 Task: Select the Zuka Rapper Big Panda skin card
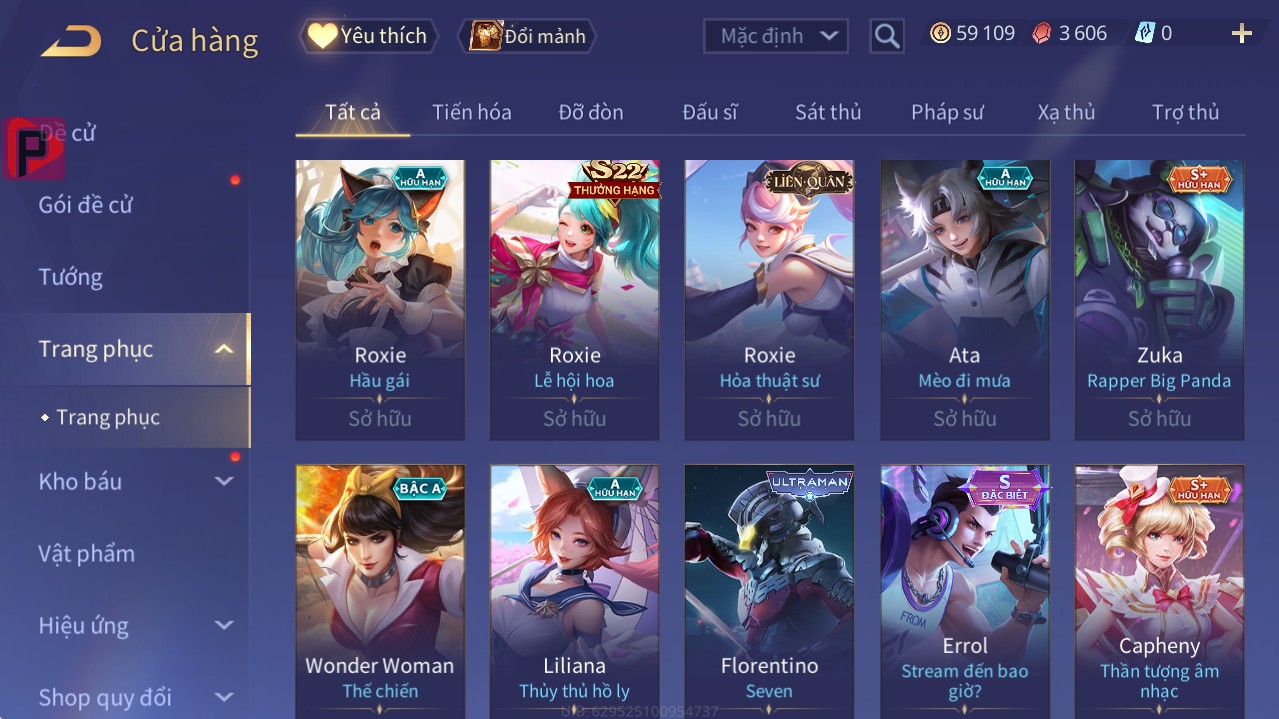click(1159, 300)
